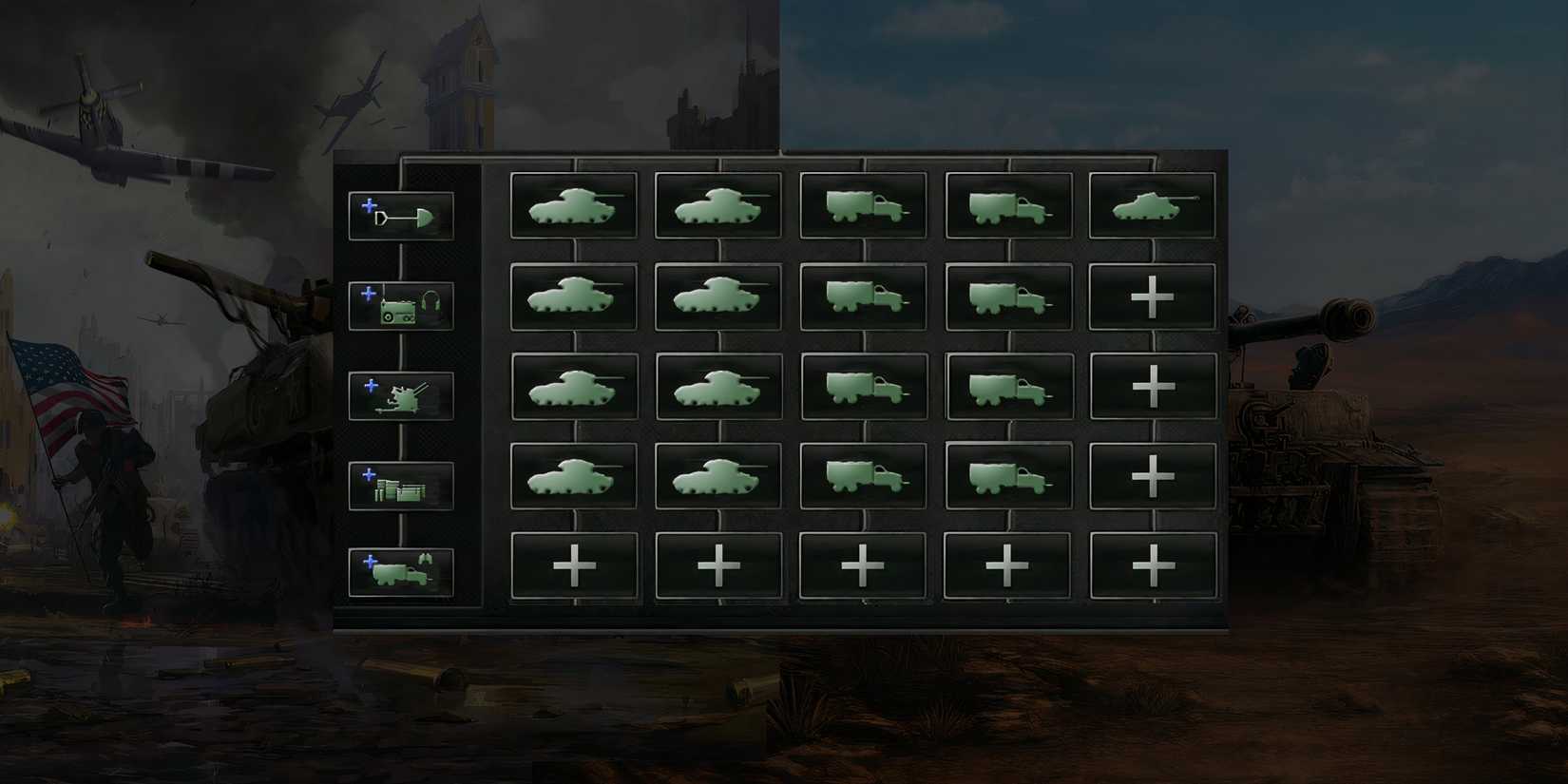Screen dimensions: 1568x784
Task: Add a unit via the center plus slot on the bottom row
Action: pos(863,563)
